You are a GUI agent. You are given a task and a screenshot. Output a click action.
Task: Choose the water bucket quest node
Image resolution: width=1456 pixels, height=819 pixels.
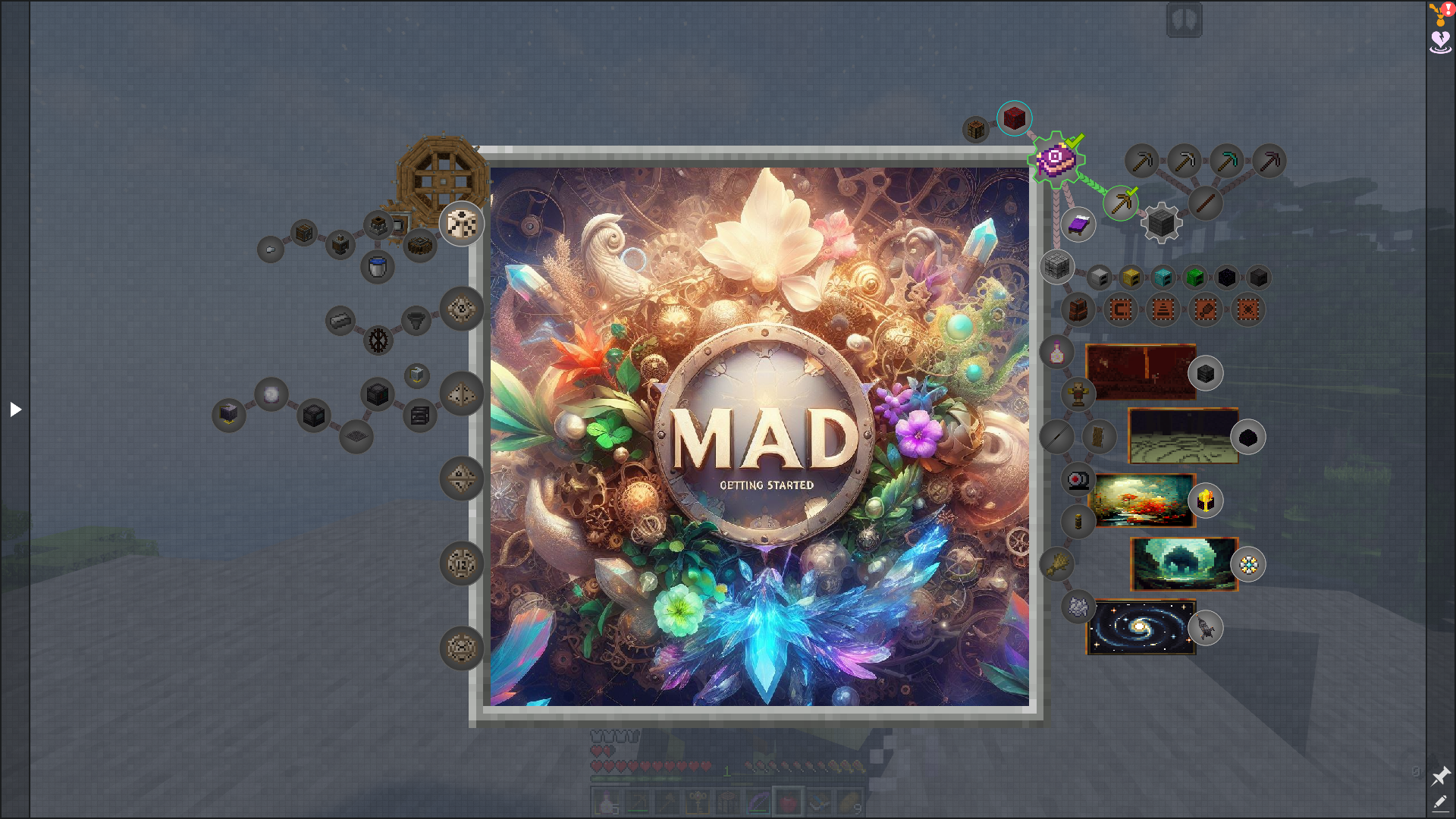click(x=377, y=266)
